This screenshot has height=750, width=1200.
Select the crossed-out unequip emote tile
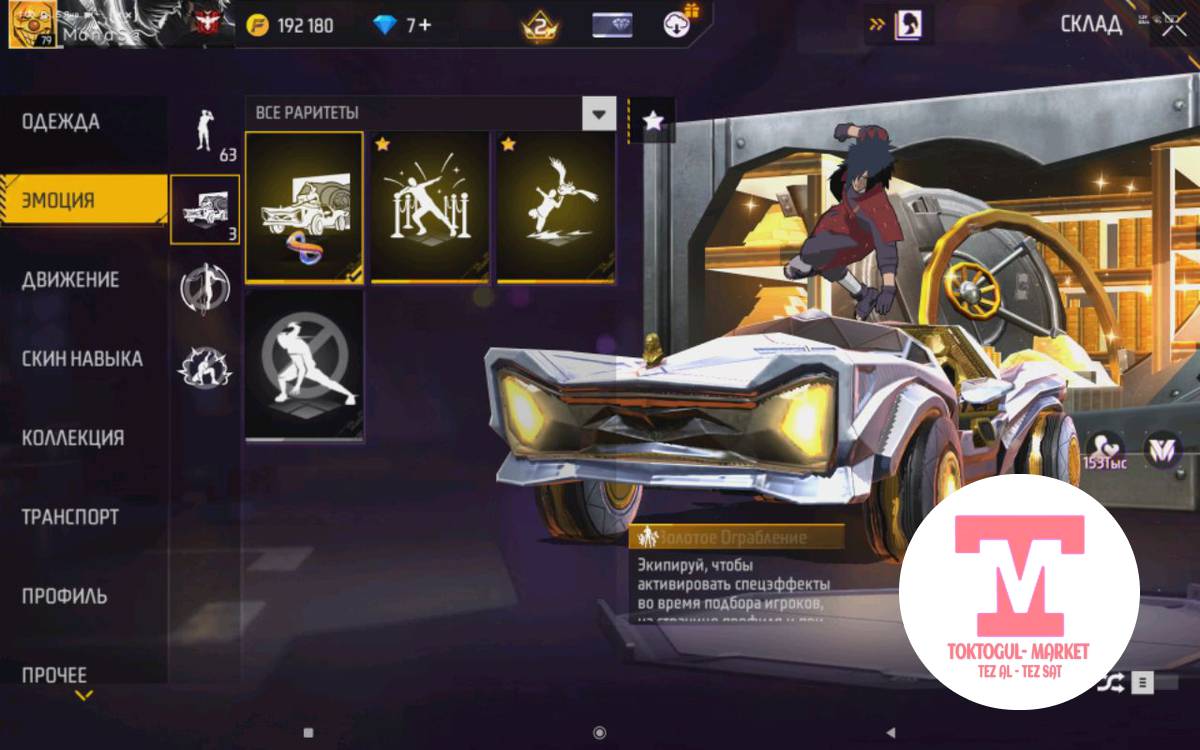pos(304,365)
